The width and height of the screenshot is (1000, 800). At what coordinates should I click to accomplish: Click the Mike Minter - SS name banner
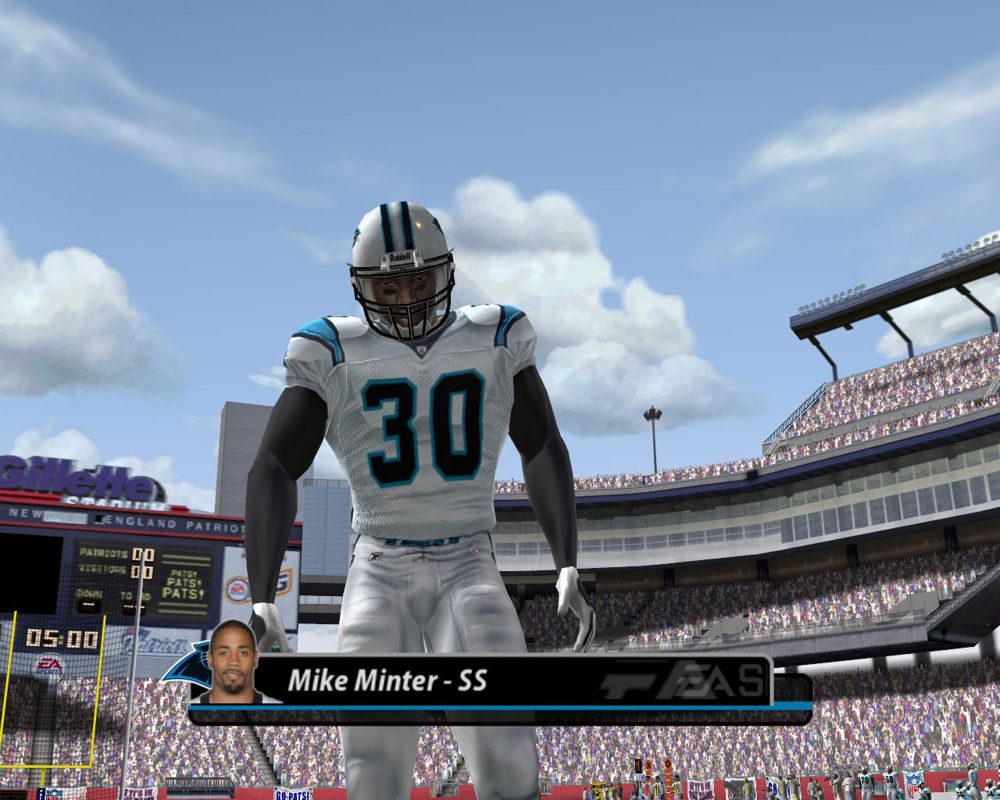pyautogui.click(x=388, y=681)
